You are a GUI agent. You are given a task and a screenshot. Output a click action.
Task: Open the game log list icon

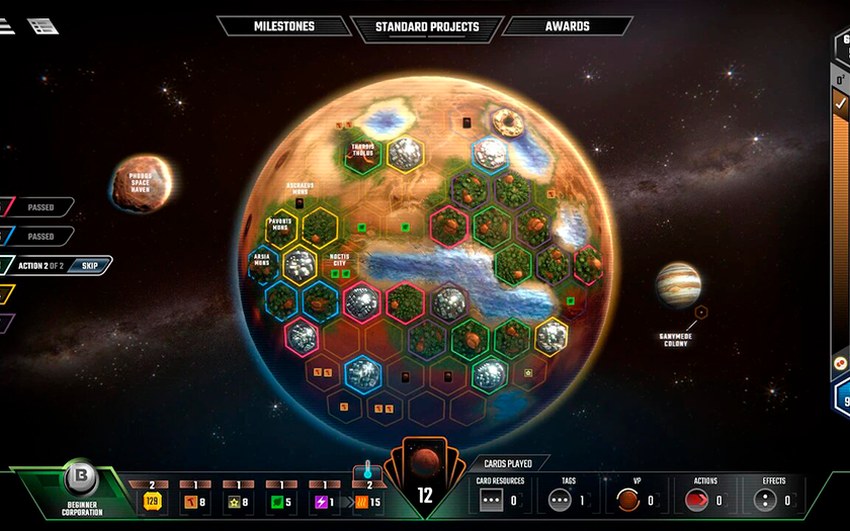point(43,26)
